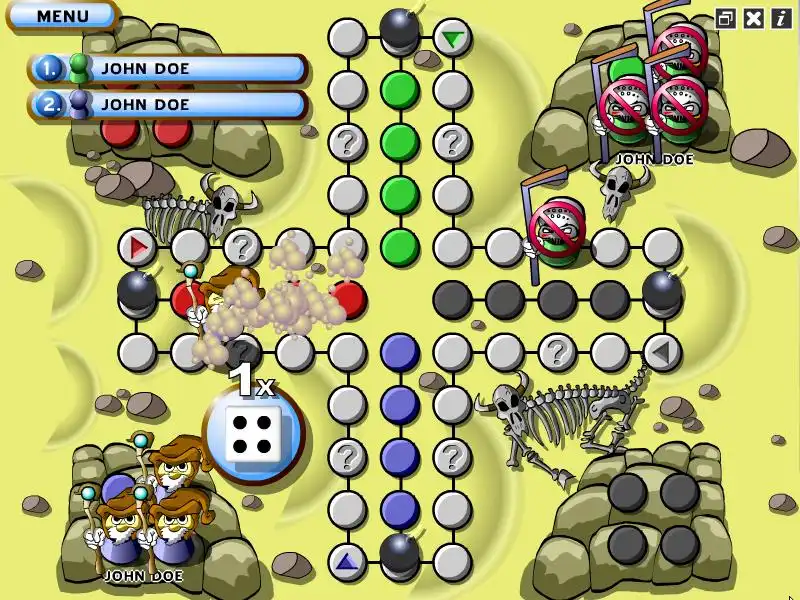The image size is (800, 600).
Task: Toggle windowed mode with the window icon
Action: point(727,18)
